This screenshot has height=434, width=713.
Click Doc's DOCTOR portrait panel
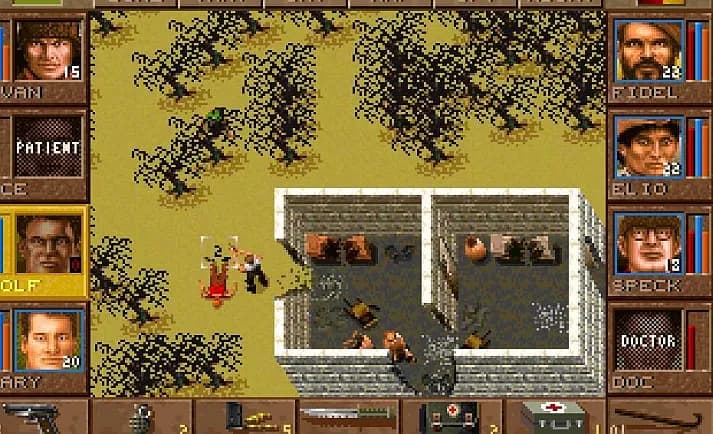click(647, 340)
